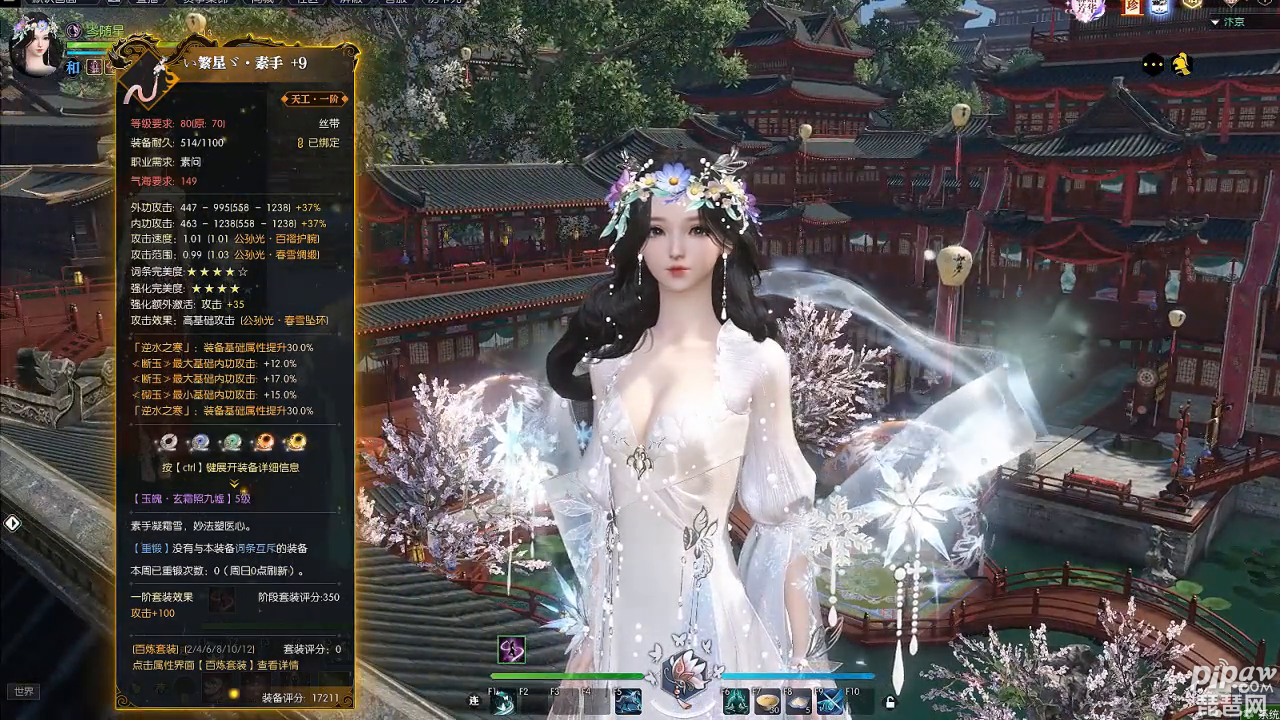Click the yellow horse mount icon
The image size is (1280, 720).
(1182, 64)
